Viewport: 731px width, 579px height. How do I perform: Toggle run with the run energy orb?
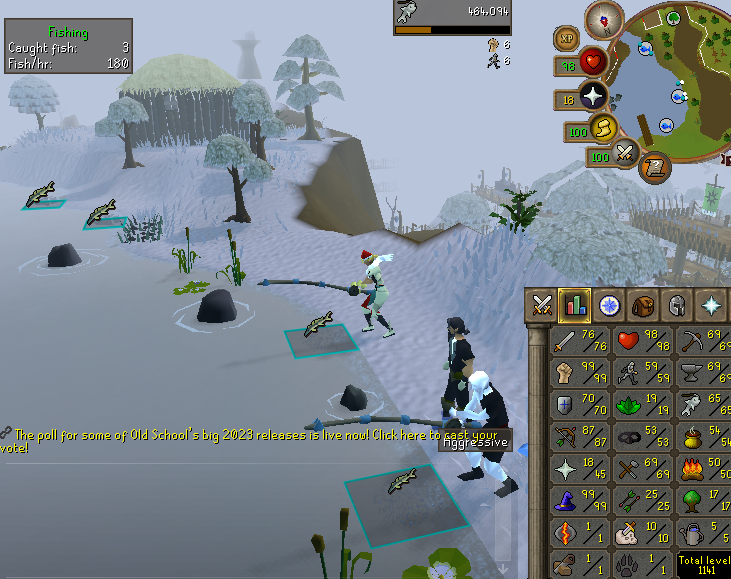point(602,127)
